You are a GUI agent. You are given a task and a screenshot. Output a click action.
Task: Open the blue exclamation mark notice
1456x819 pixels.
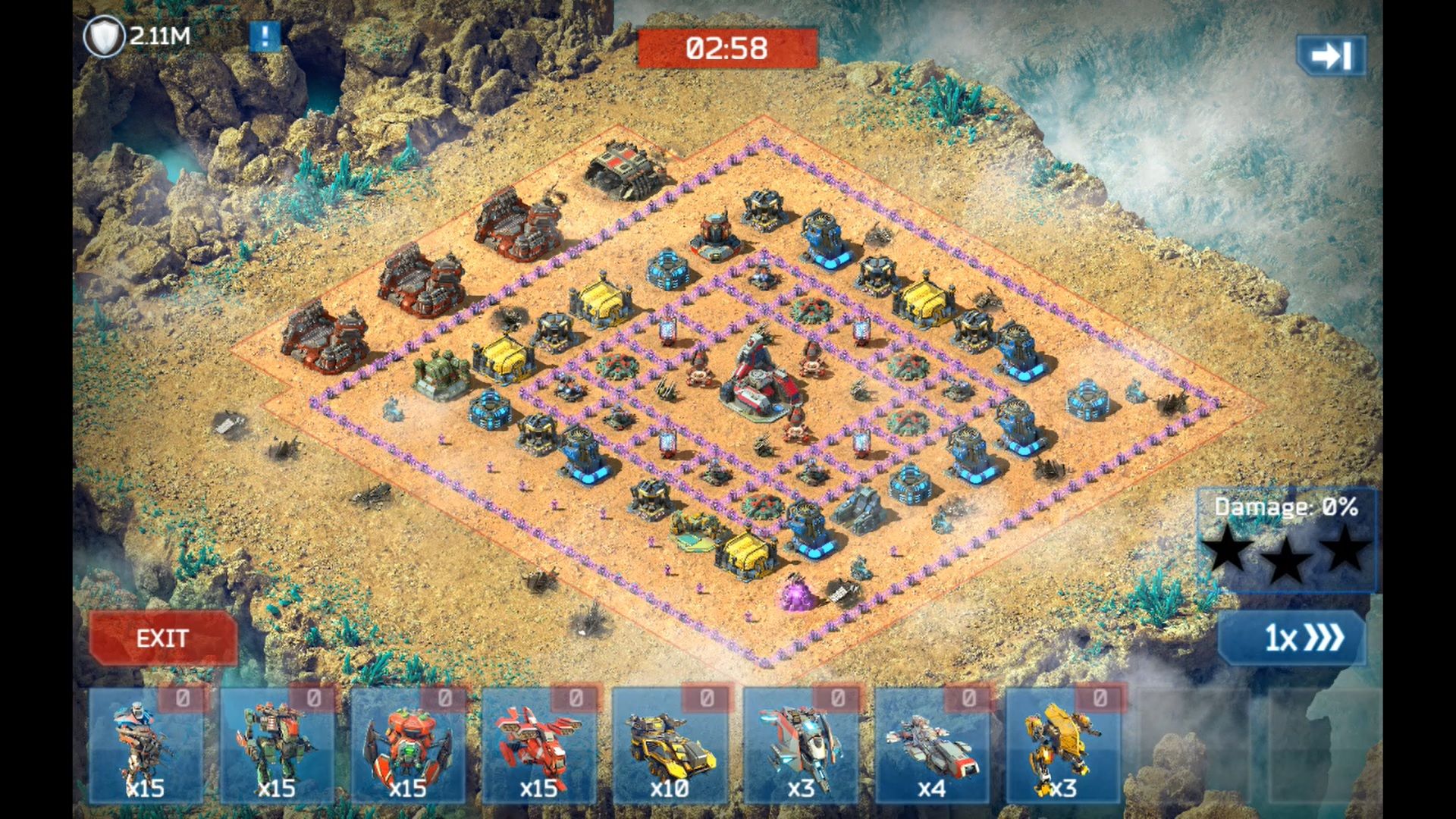click(x=265, y=36)
